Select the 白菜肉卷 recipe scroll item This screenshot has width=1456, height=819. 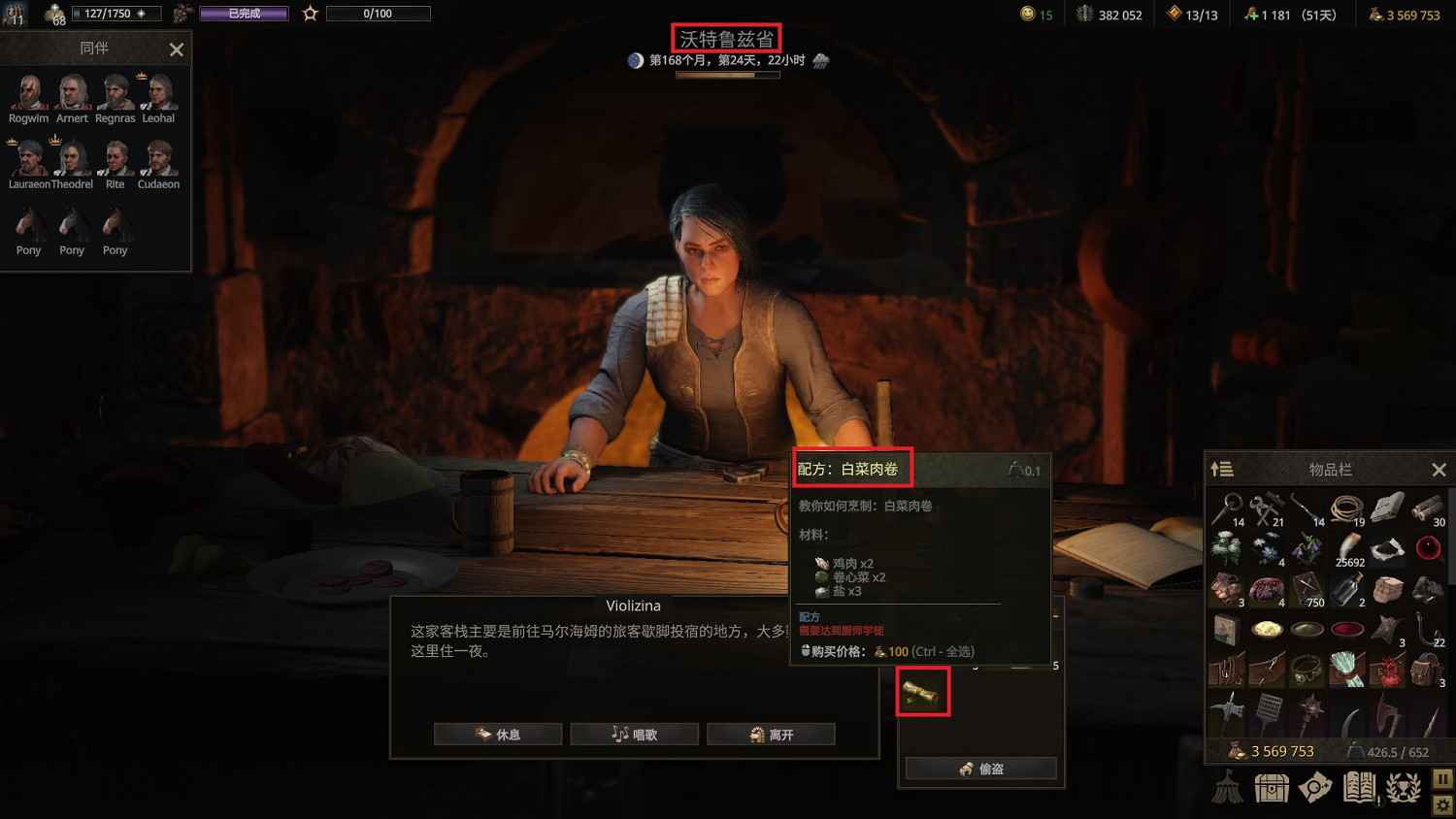pos(923,692)
